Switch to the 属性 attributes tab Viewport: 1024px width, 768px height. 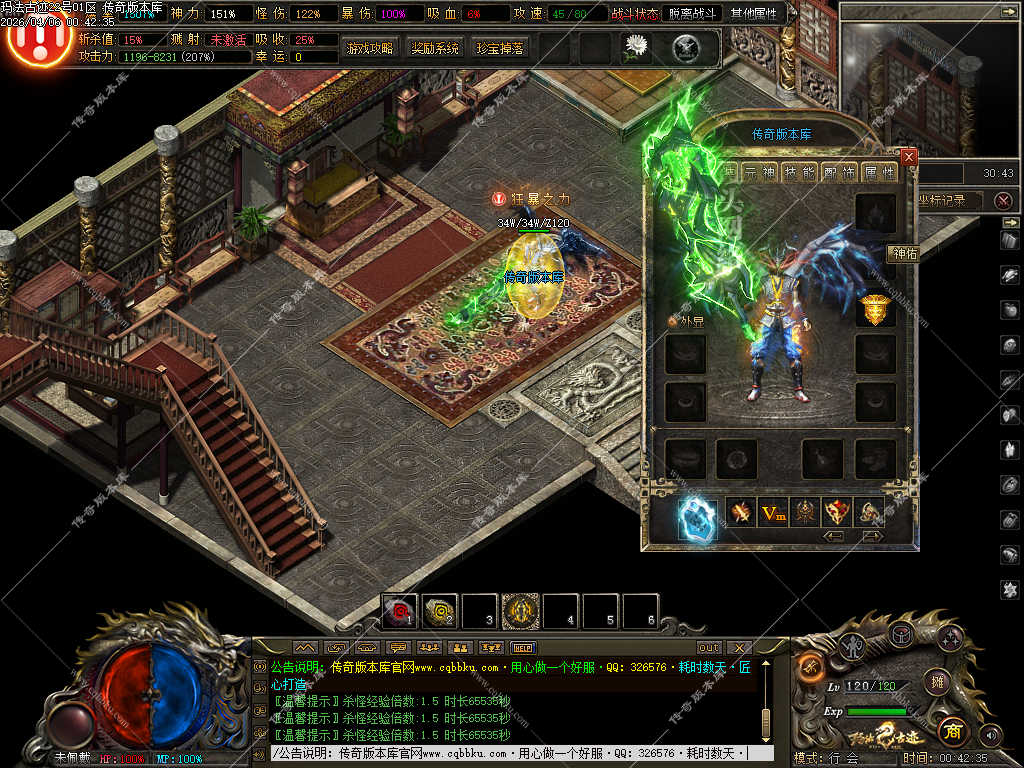coord(879,172)
